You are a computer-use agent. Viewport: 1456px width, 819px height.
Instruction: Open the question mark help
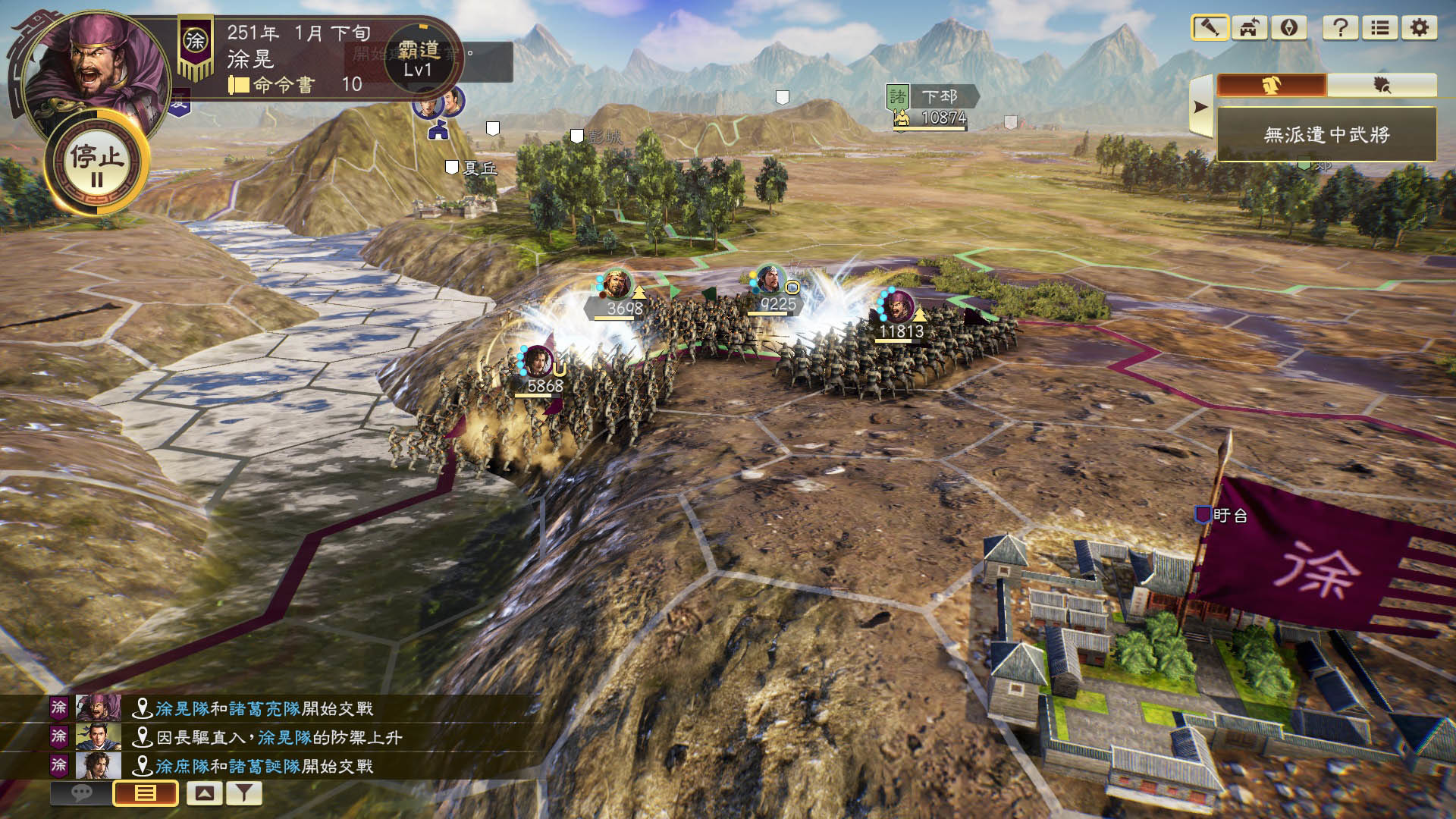click(1340, 28)
